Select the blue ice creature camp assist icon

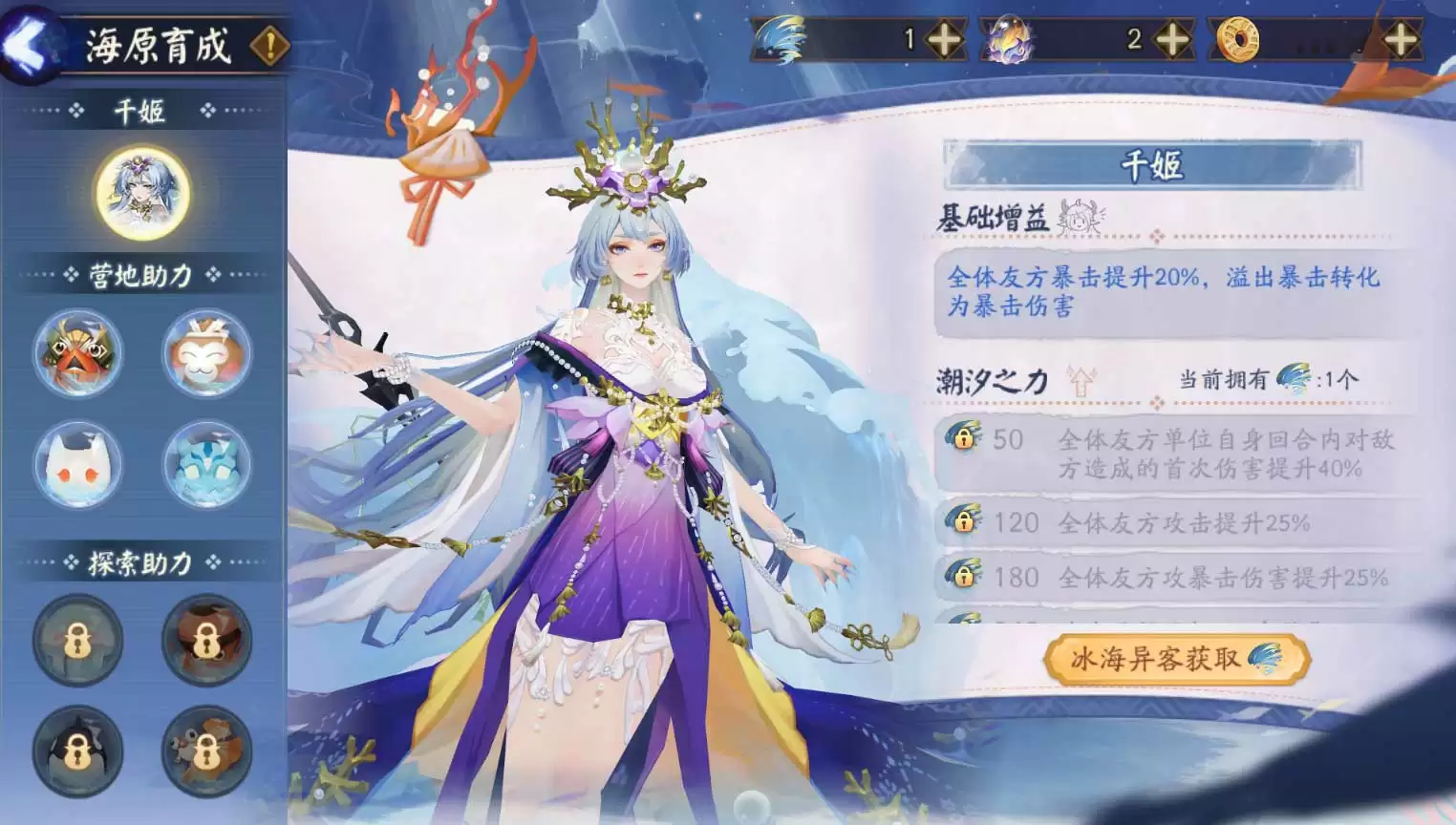(206, 465)
